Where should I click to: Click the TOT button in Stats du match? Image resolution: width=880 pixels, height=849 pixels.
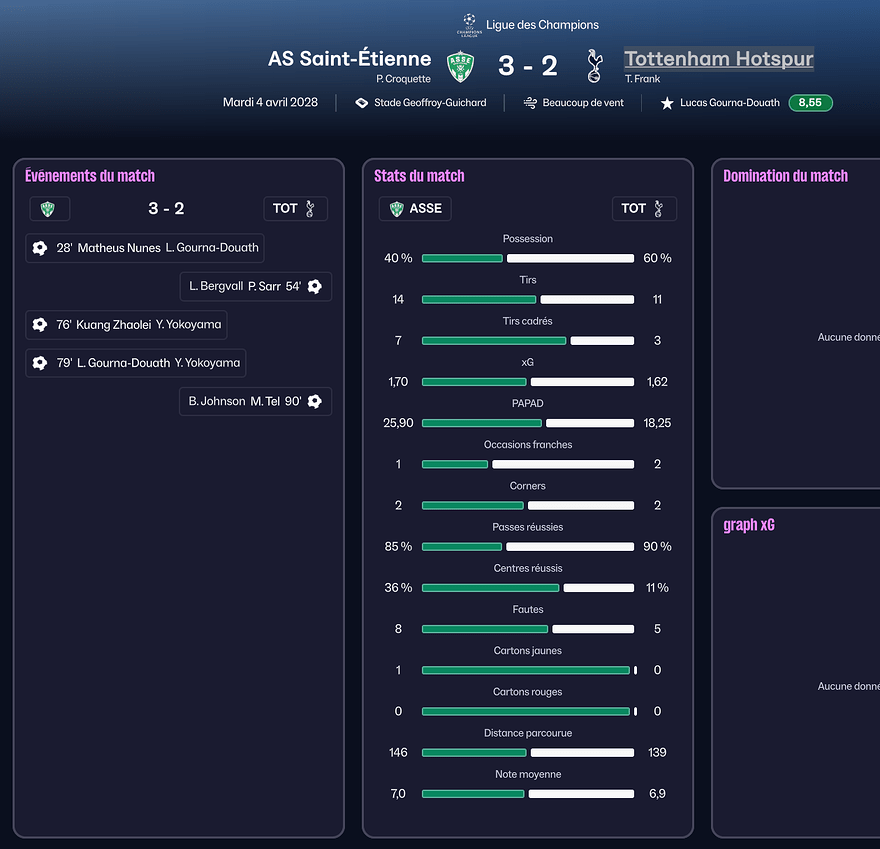pyautogui.click(x=644, y=209)
